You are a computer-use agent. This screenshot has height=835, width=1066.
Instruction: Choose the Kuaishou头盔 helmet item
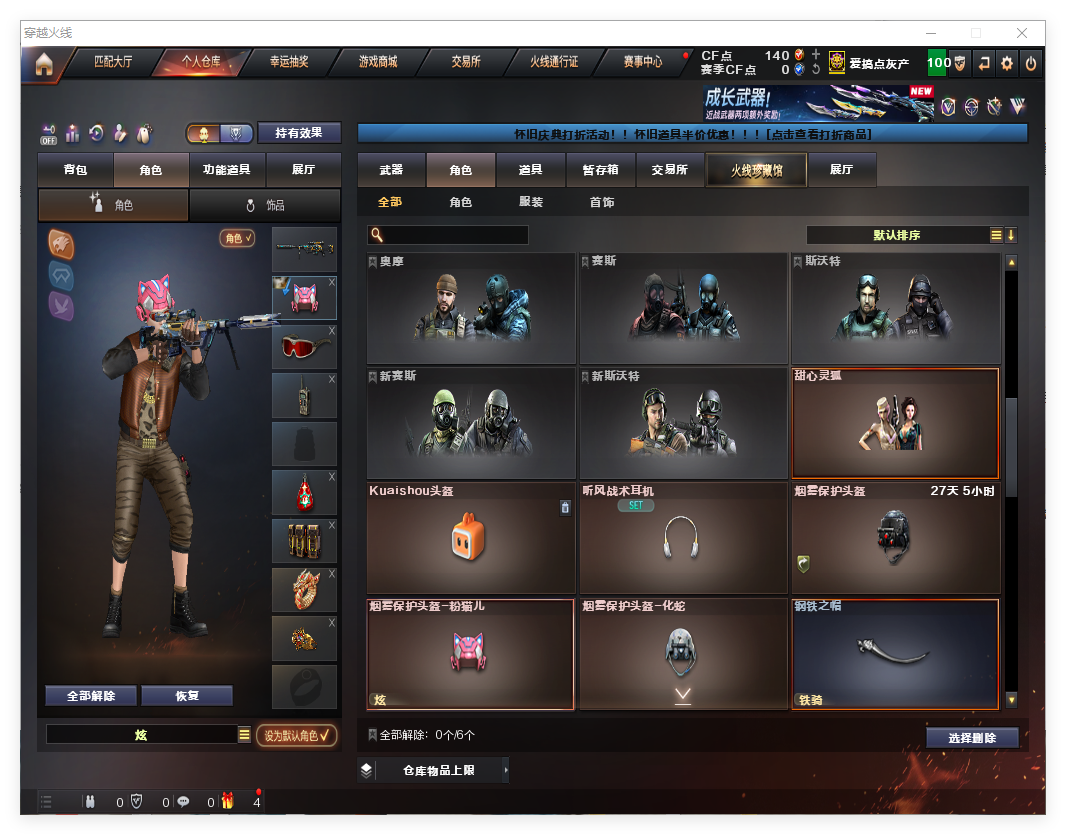471,538
